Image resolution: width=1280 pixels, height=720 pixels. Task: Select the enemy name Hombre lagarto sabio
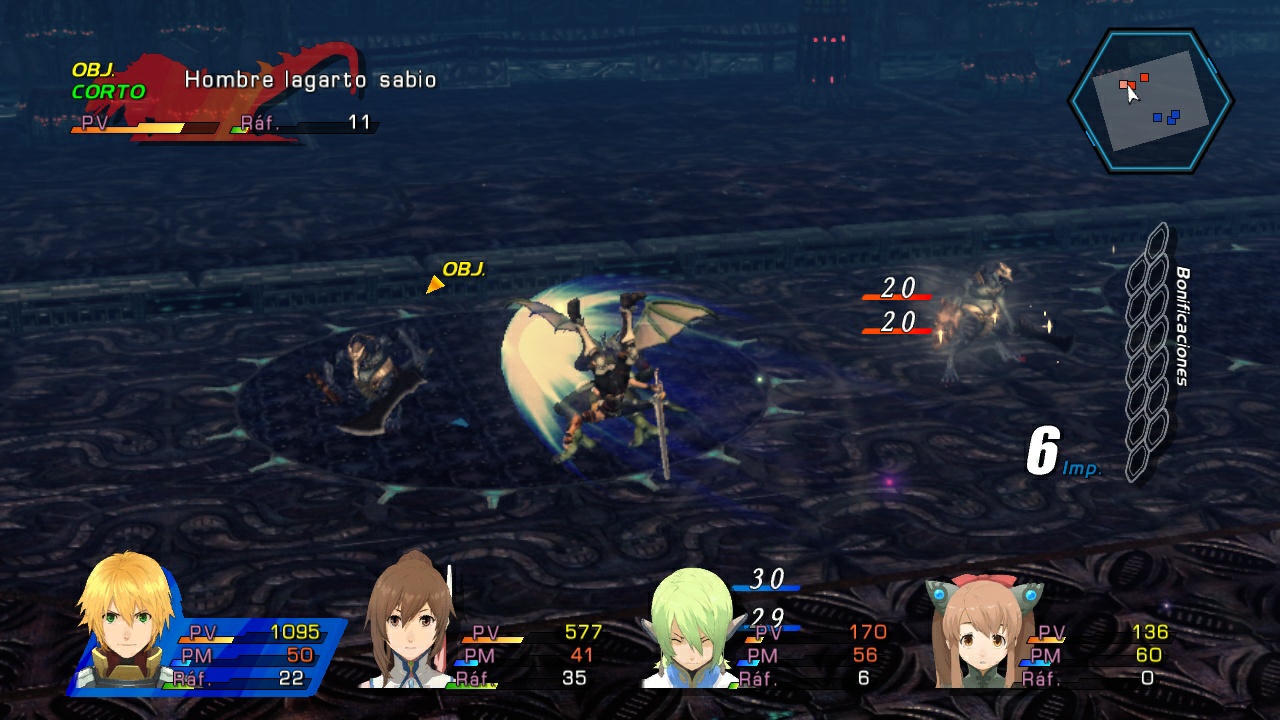point(308,79)
